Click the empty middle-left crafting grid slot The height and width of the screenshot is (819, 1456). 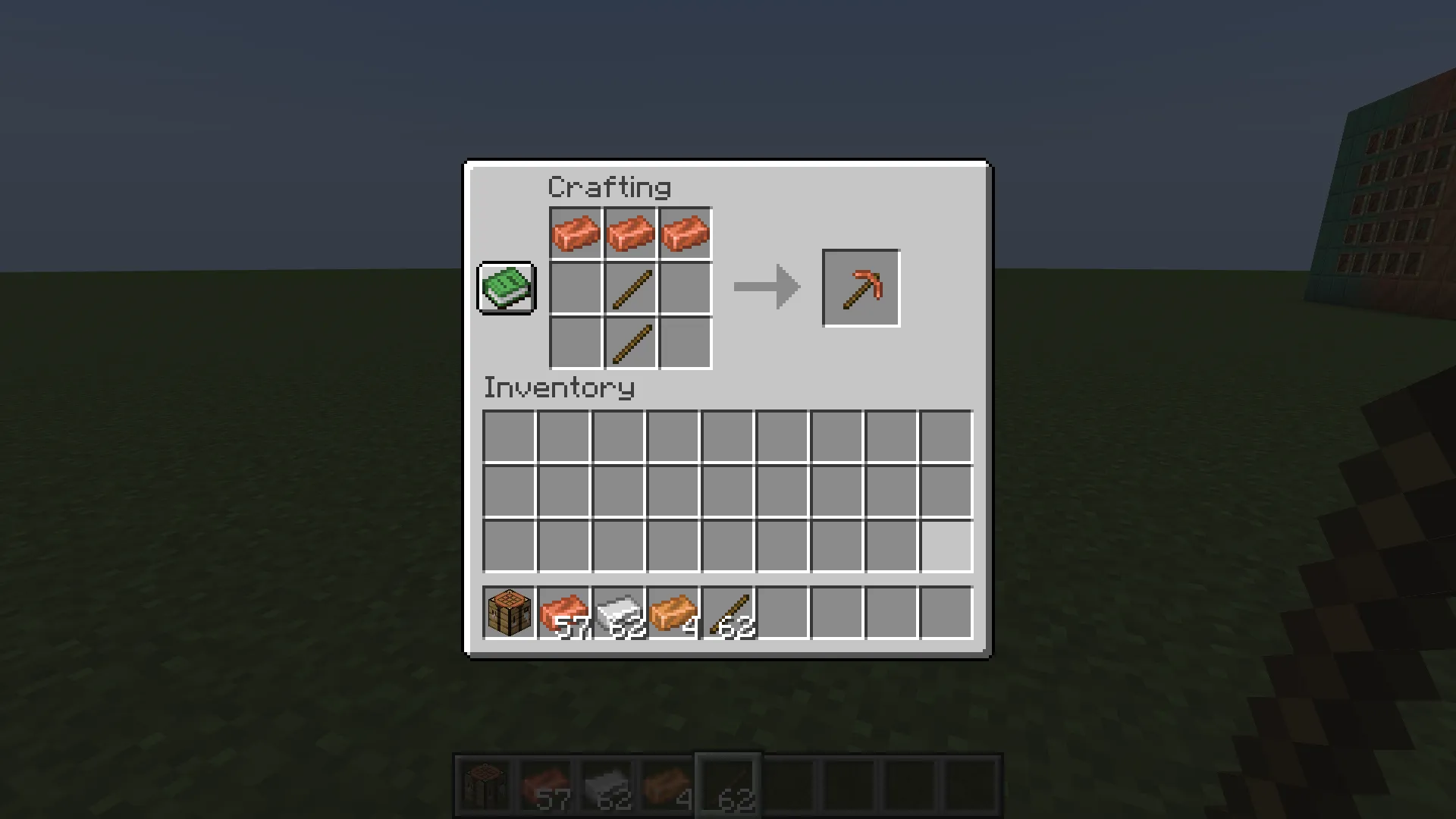click(576, 287)
